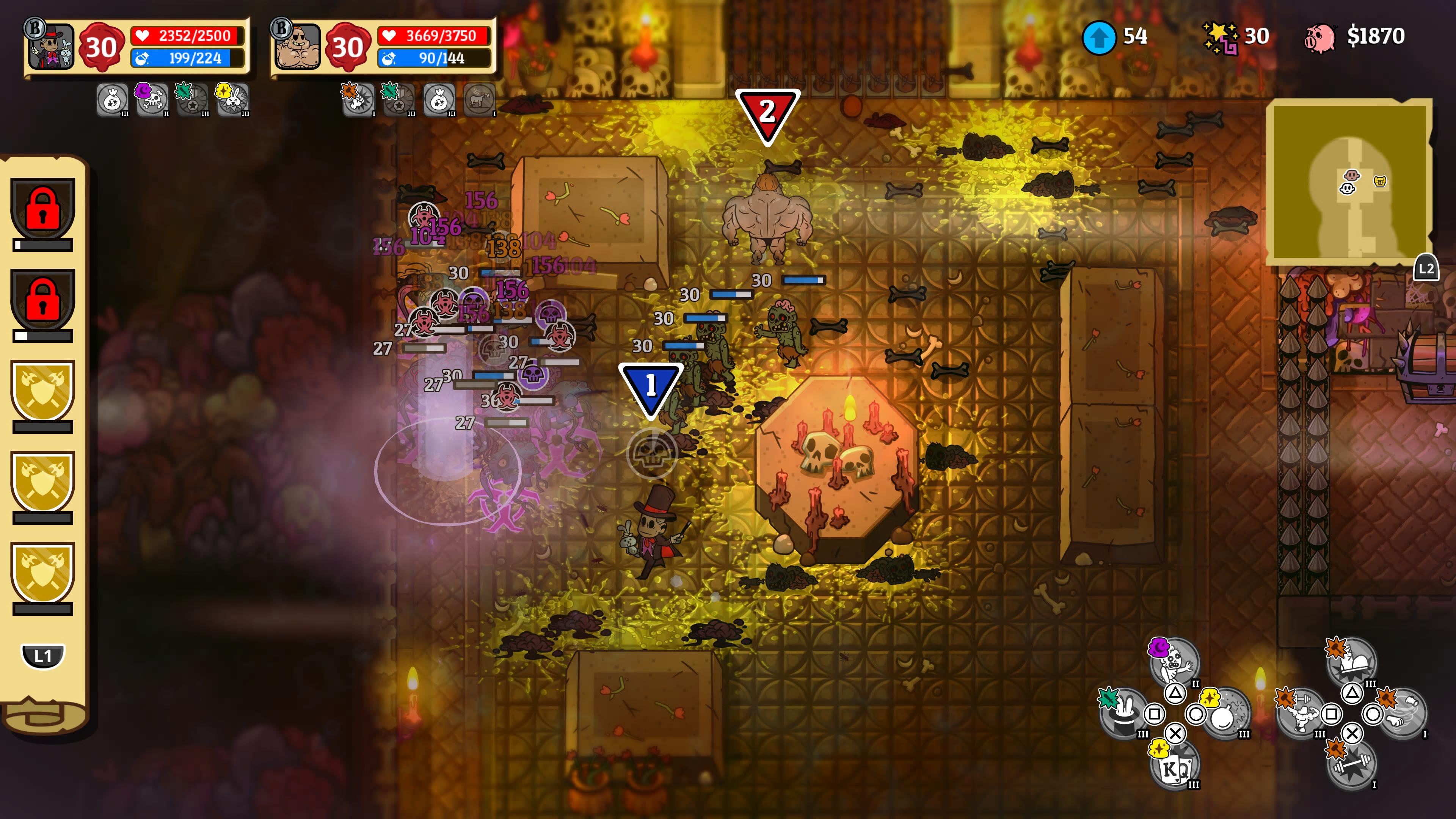Viewport: 1456px width, 819px height.
Task: Inspect the faded goat perk icon
Action: (x=479, y=99)
